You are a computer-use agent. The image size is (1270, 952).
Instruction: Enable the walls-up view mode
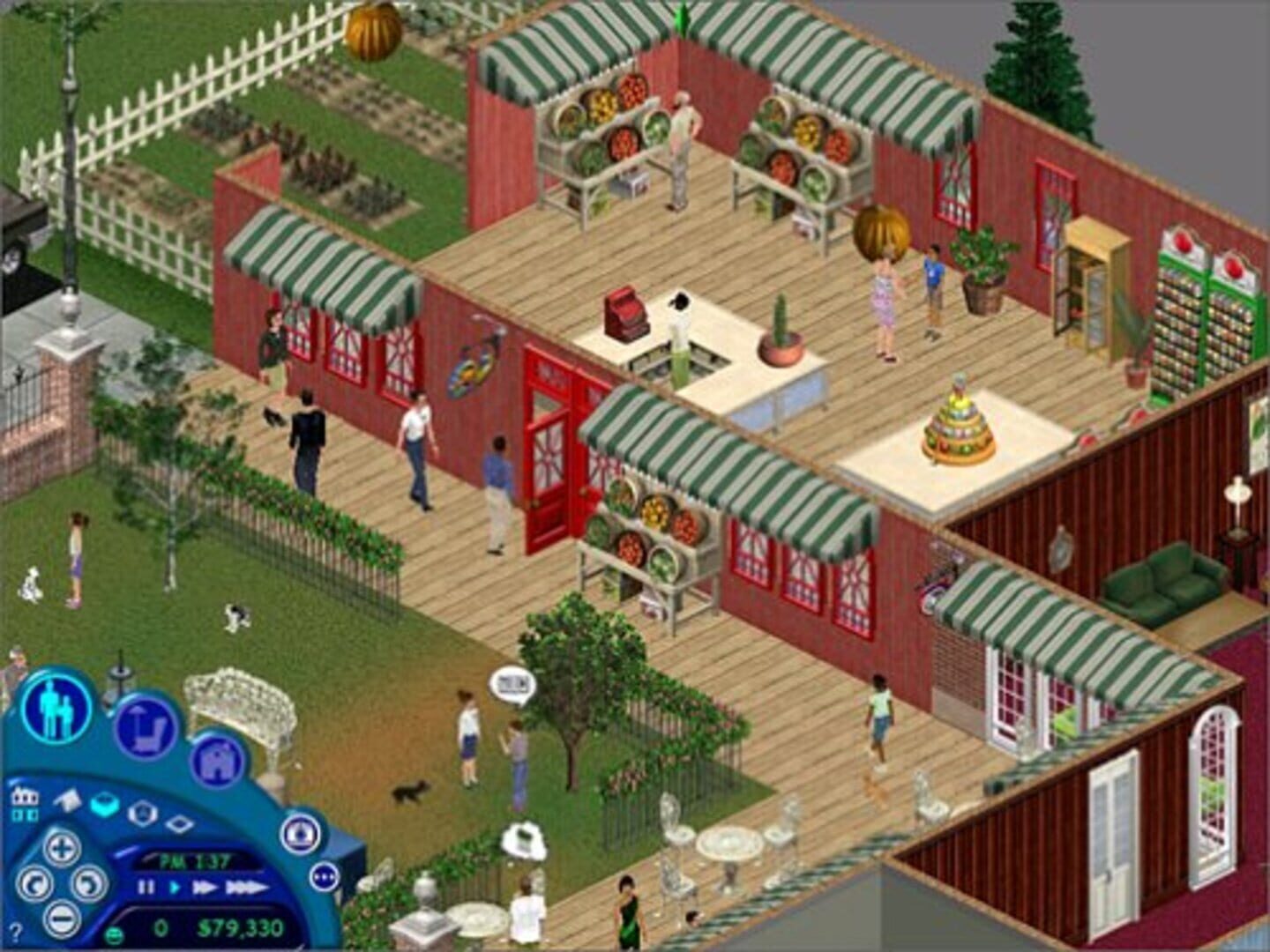coord(103,804)
